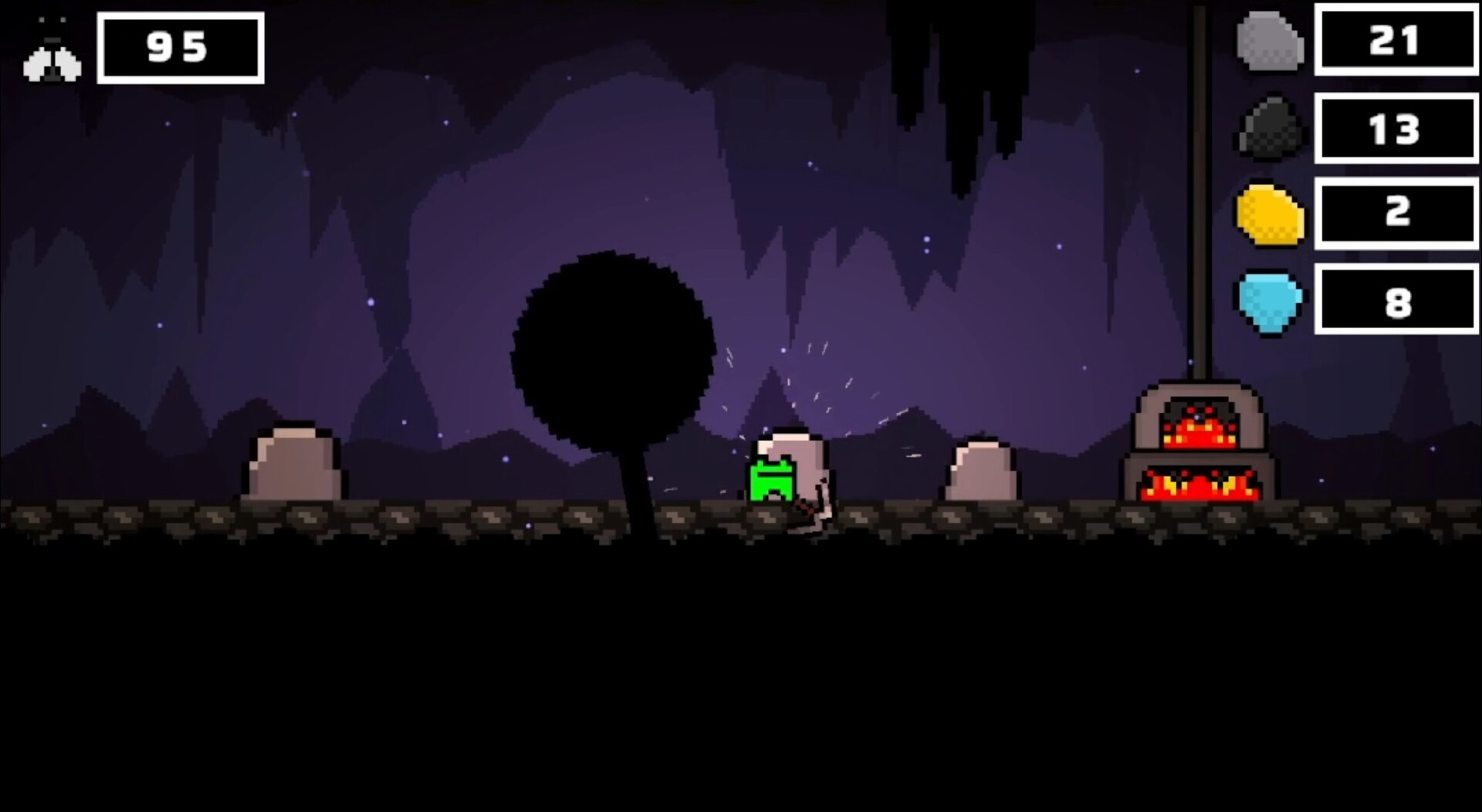Viewport: 1482px width, 812px height.
Task: Expand the fly score box showing 95
Action: [180, 47]
